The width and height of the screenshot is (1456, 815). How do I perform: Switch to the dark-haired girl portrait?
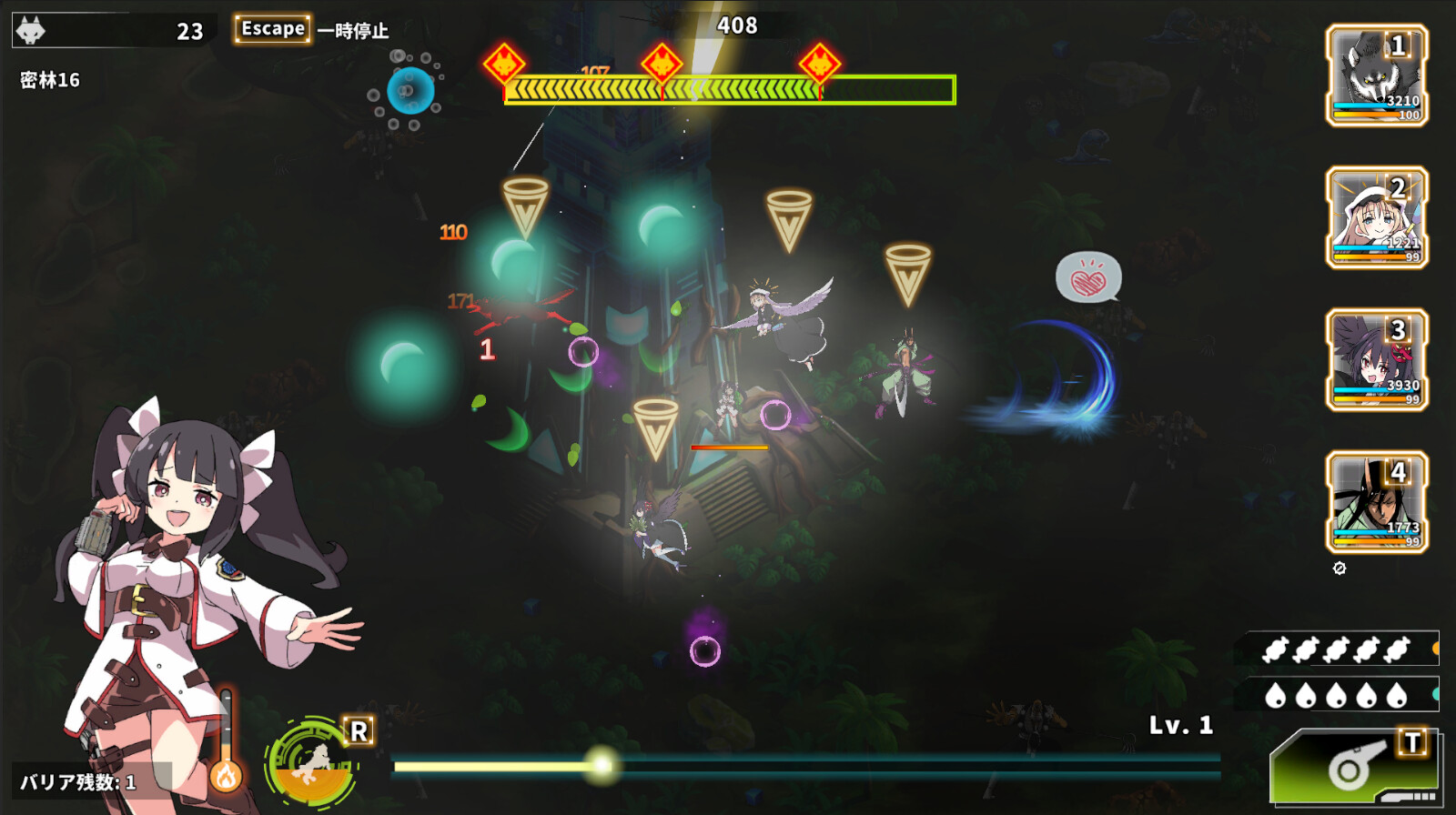coord(1376,360)
